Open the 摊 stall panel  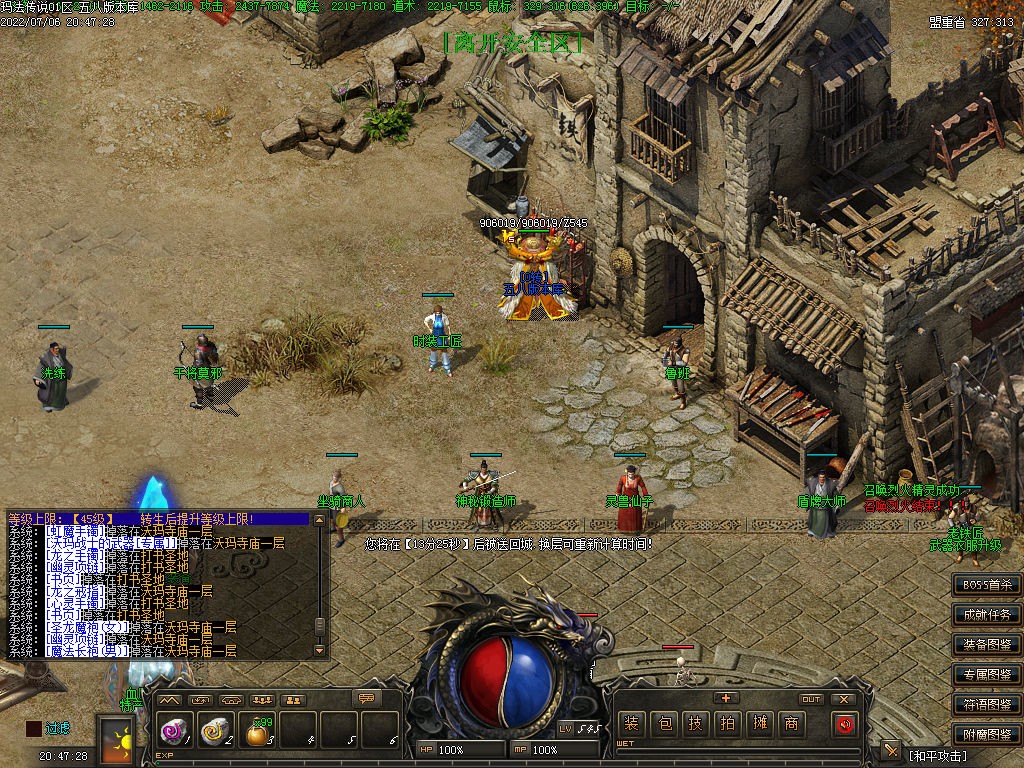click(759, 723)
